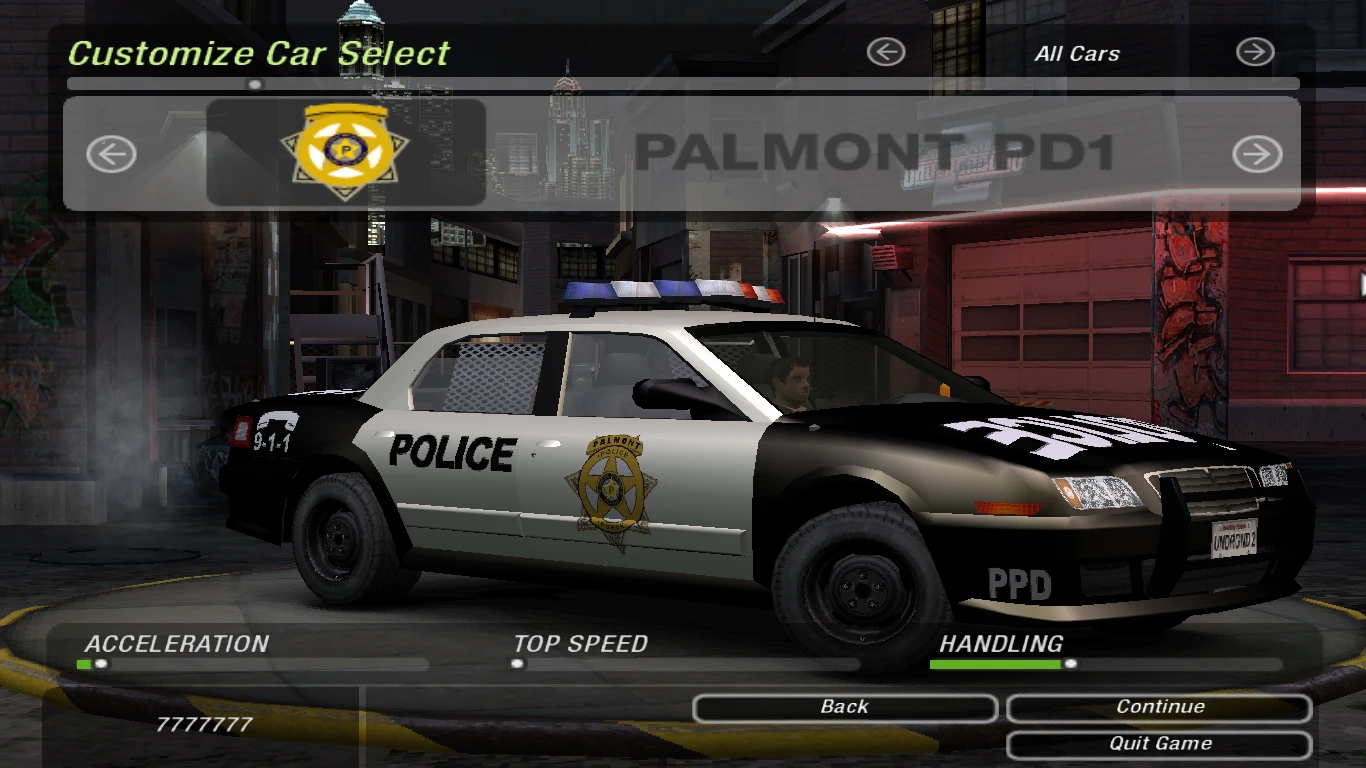The height and width of the screenshot is (768, 1366).
Task: Select the previous car with the left carousel arrow
Action: (110, 155)
